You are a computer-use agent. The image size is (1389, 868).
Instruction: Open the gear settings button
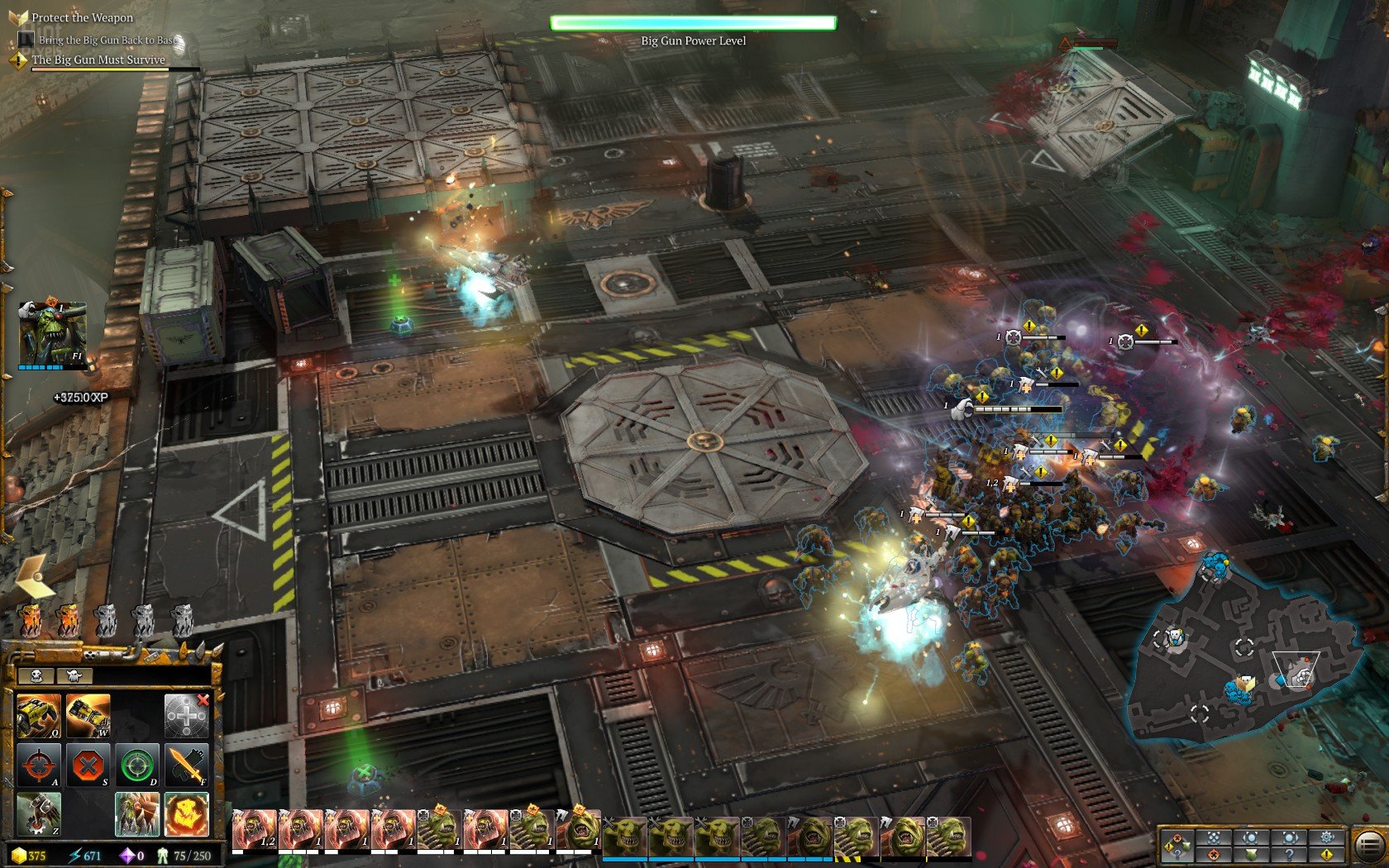coord(1327,837)
